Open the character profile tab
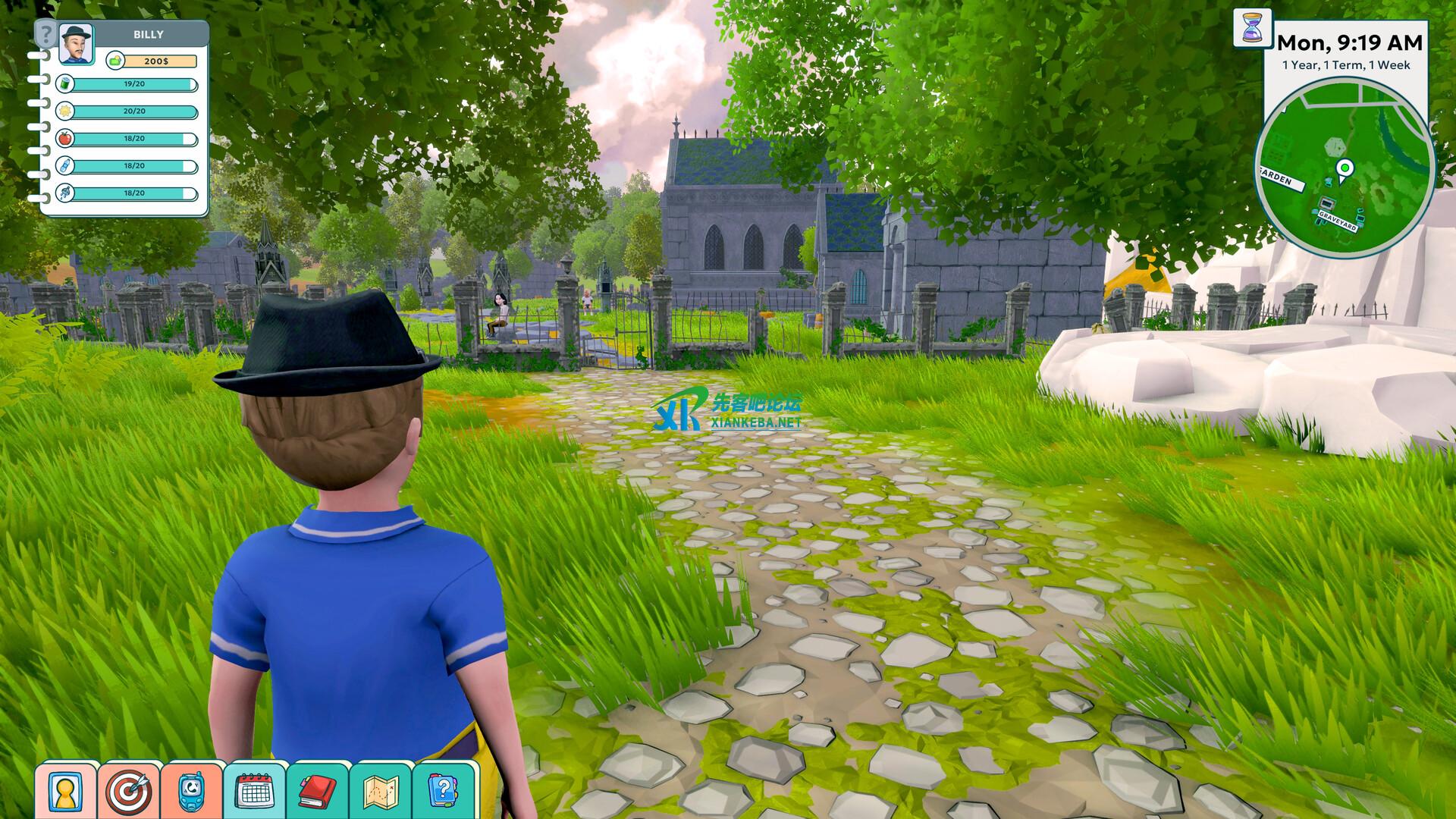The image size is (1456, 819). coord(65,791)
